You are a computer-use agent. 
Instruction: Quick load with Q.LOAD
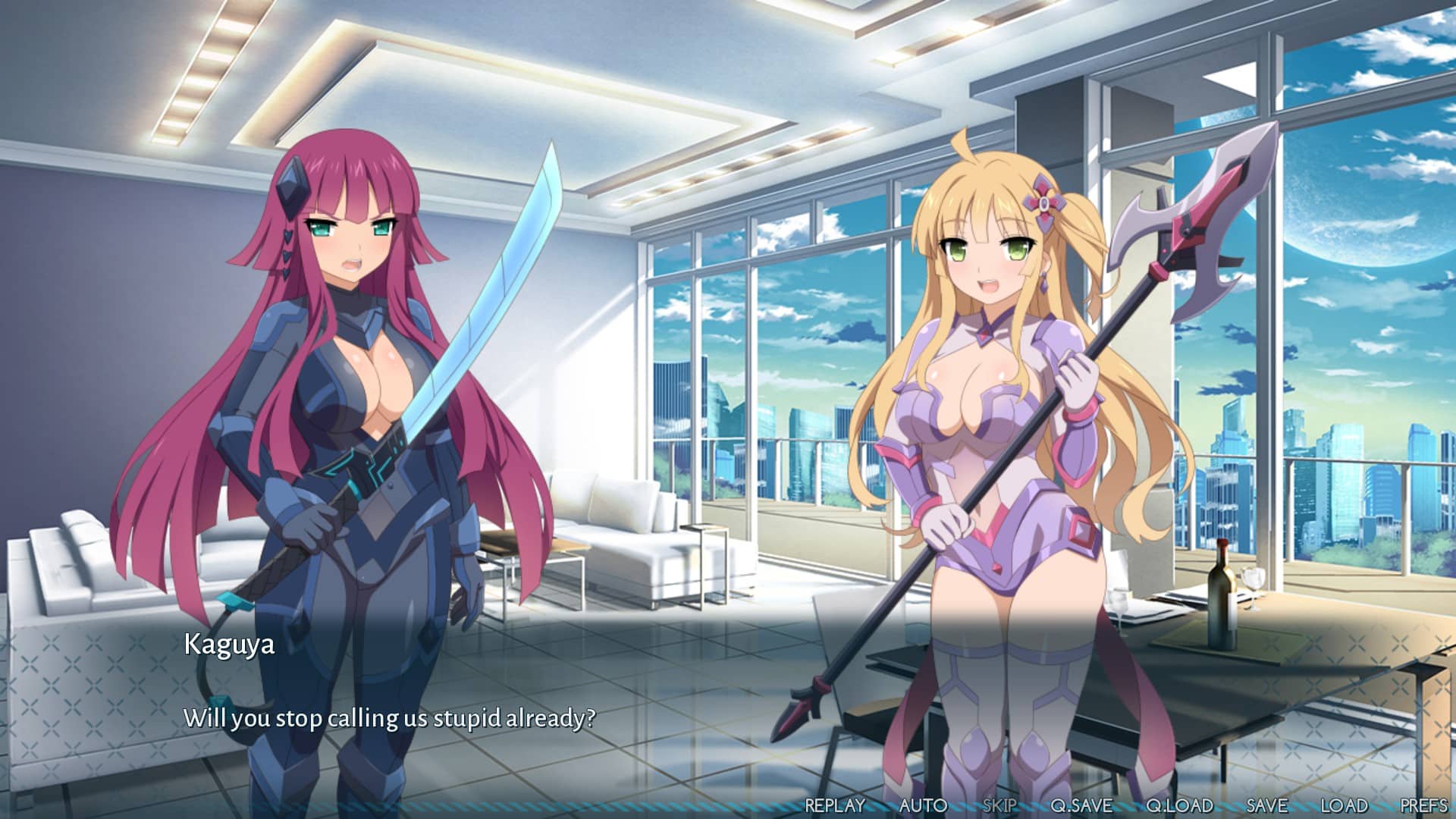click(1179, 805)
